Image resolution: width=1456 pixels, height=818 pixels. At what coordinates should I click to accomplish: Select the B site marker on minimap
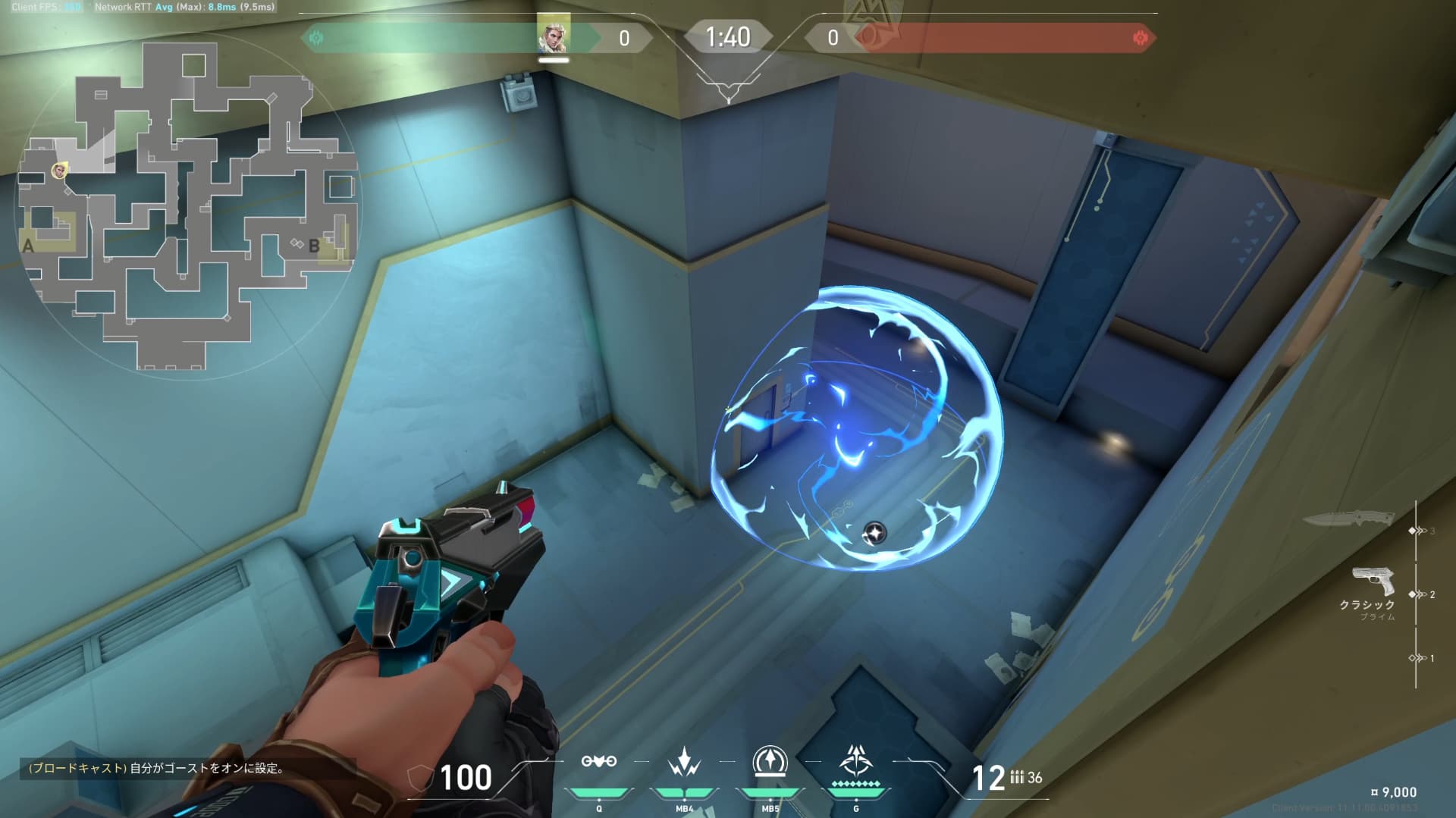click(x=314, y=246)
